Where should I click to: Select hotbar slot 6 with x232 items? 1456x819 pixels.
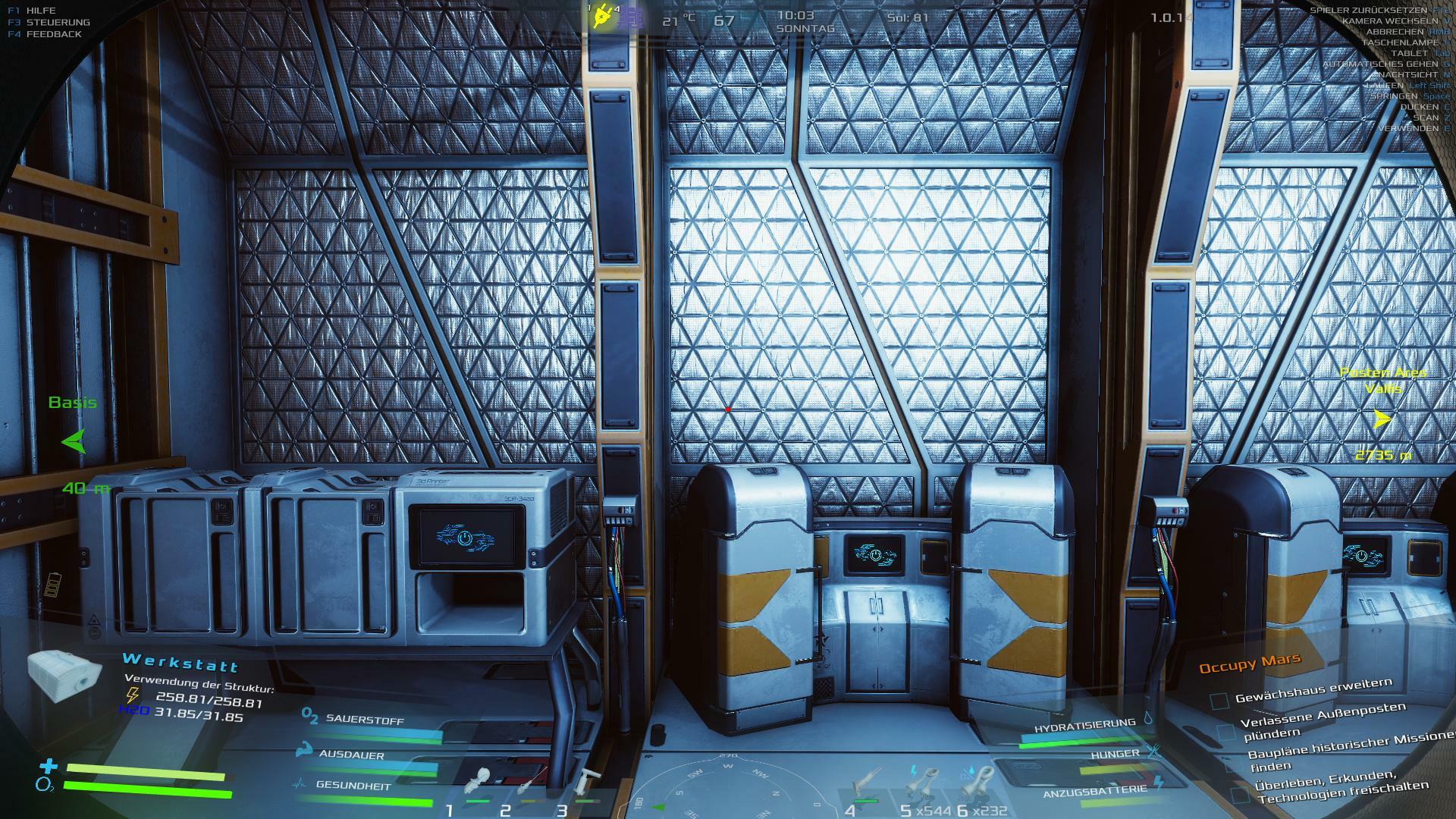982,781
